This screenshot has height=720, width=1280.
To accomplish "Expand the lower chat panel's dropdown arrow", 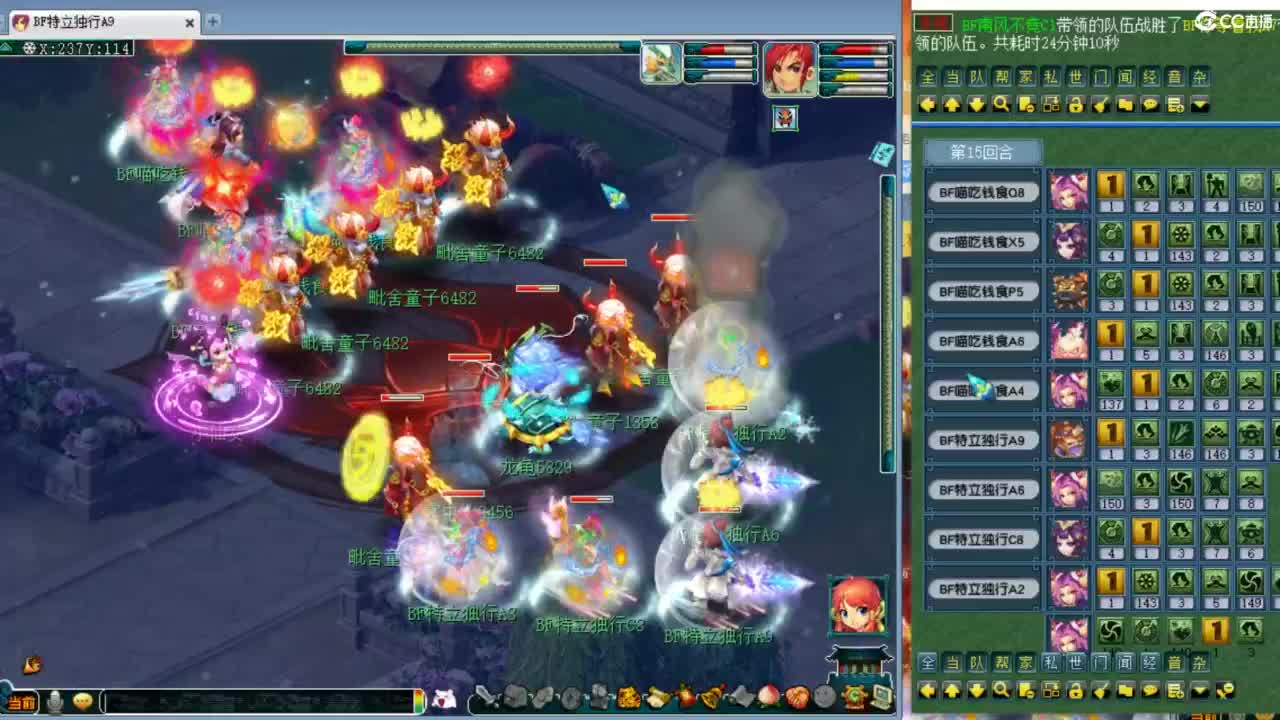I will click(x=1198, y=691).
